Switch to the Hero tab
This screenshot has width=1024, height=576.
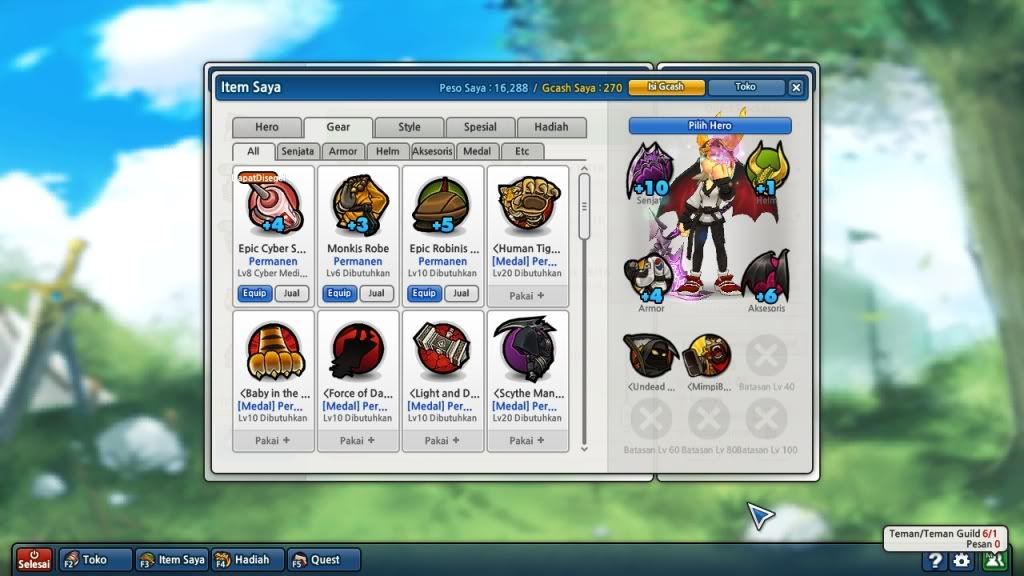point(266,127)
